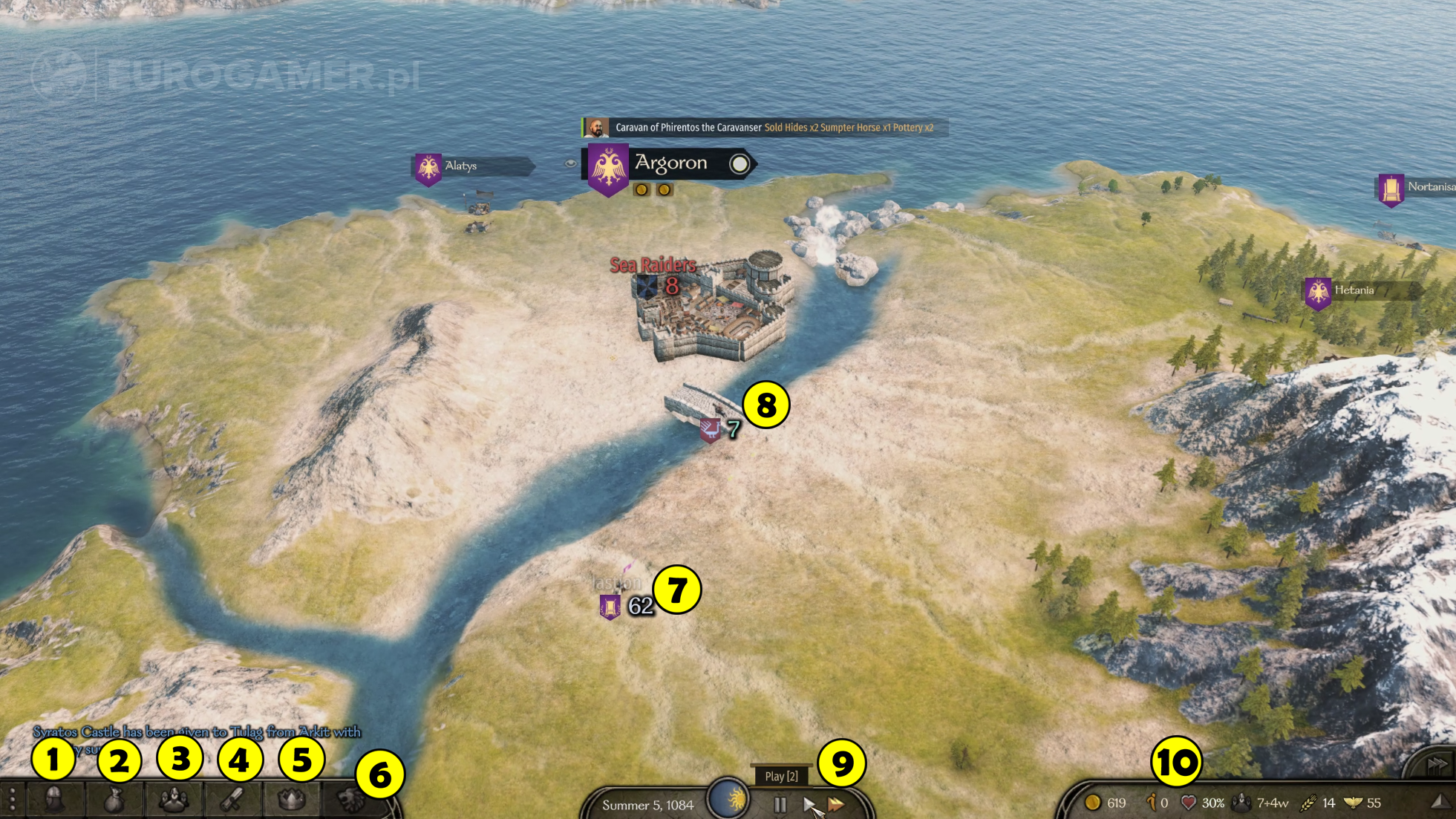Click the wheat icon next to food count 14
Viewport: 1456px width, 819px height.
pyautogui.click(x=1308, y=803)
